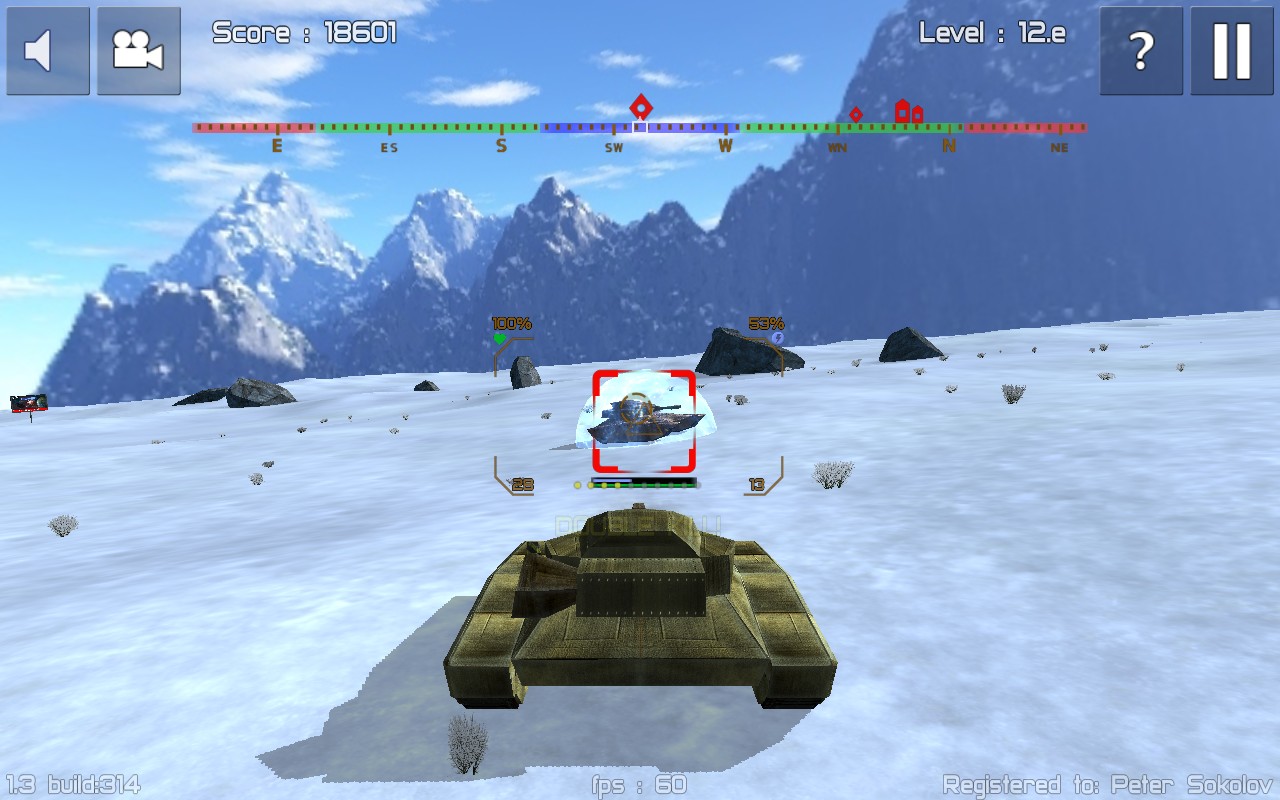
Task: Pause the game
Action: point(1231,51)
